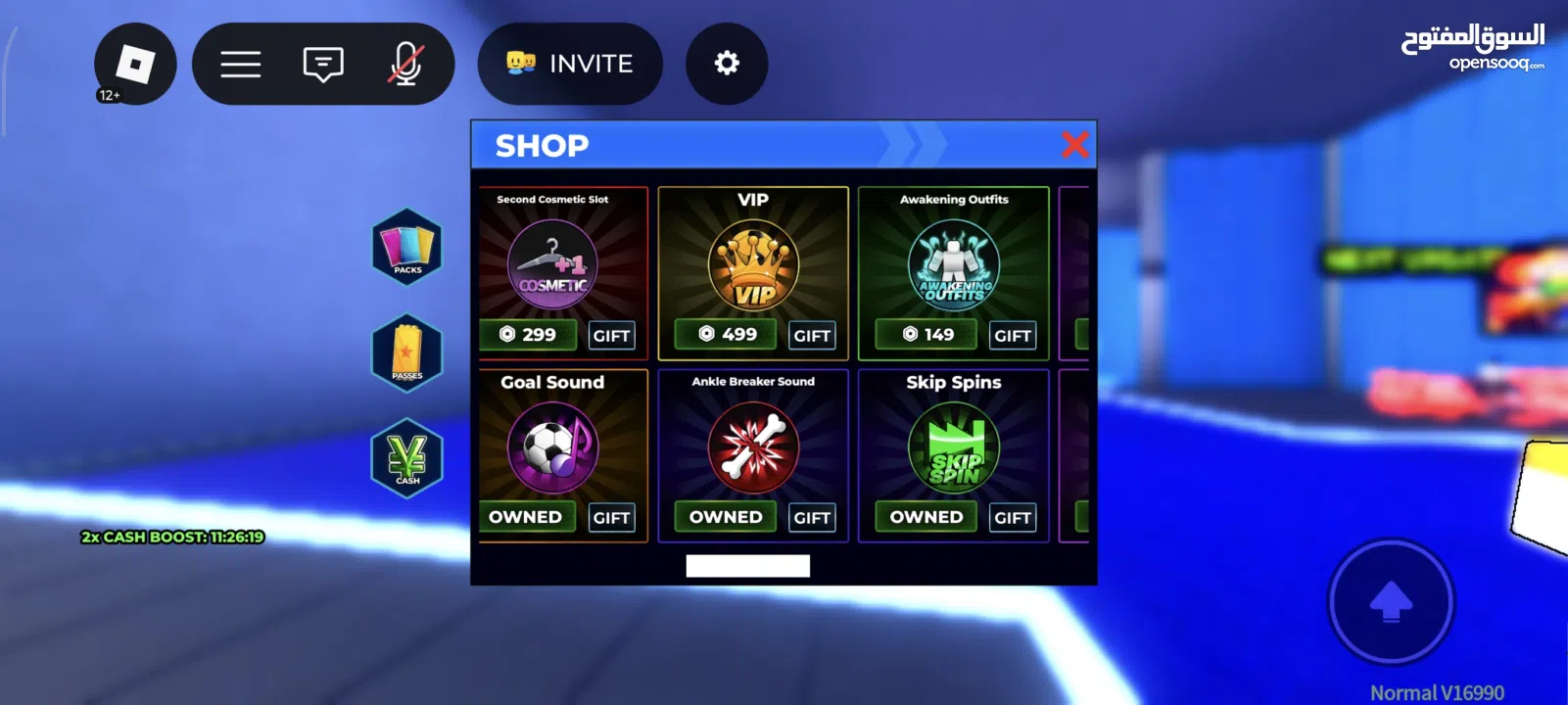Gift the Second Cosmetic Slot pass
The width and height of the screenshot is (1568, 705).
(x=611, y=336)
